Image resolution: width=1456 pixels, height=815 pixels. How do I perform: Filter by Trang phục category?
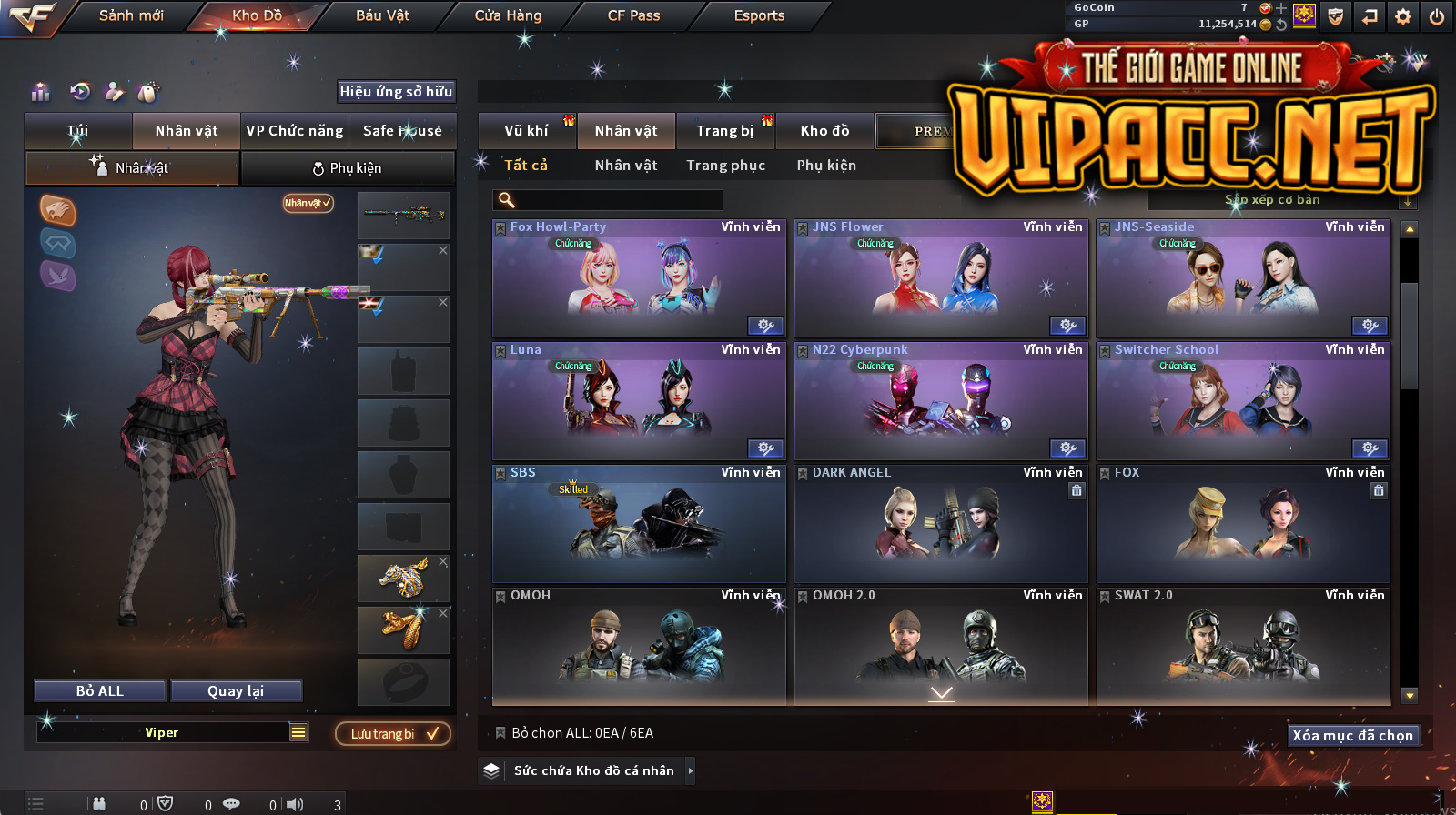(x=725, y=166)
